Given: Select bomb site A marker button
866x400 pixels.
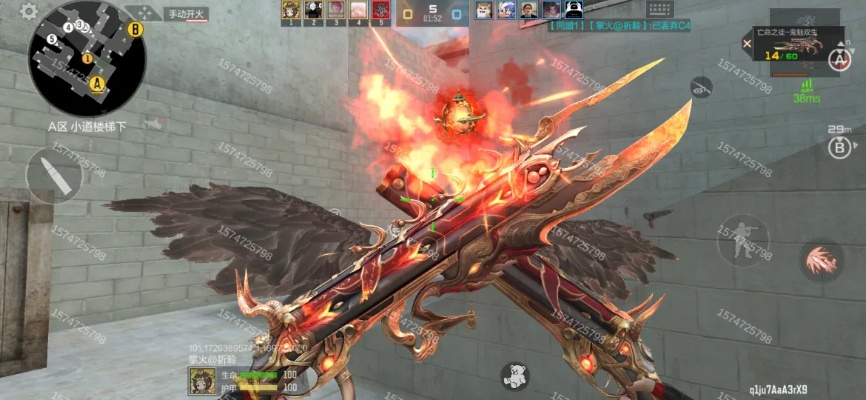Looking at the screenshot, I should (838, 59).
